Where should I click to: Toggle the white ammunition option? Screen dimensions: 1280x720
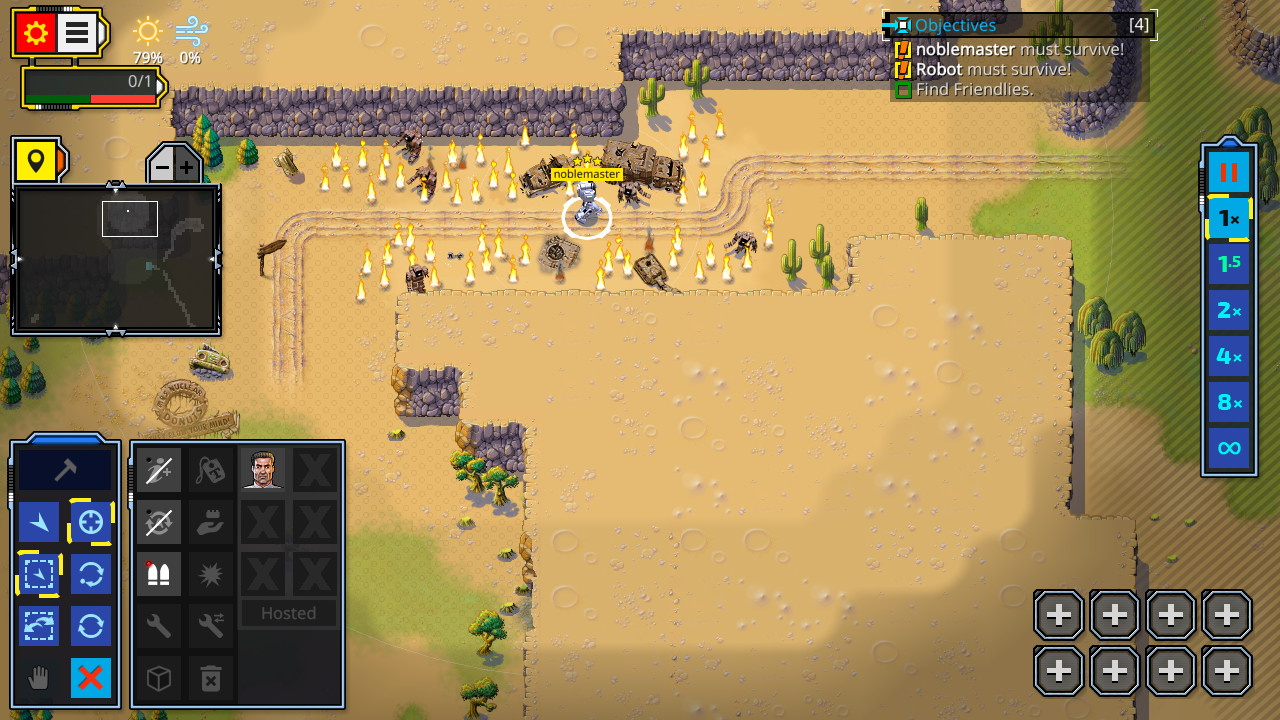click(158, 573)
